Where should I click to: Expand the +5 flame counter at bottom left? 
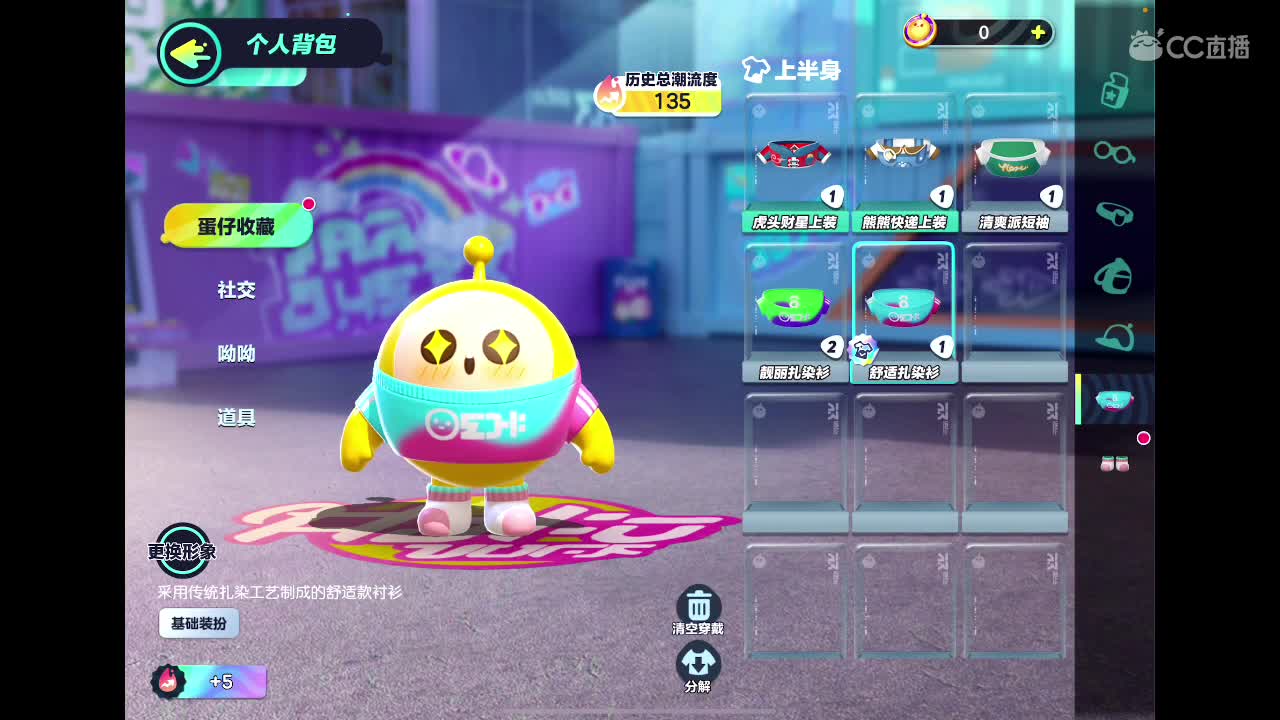[210, 682]
